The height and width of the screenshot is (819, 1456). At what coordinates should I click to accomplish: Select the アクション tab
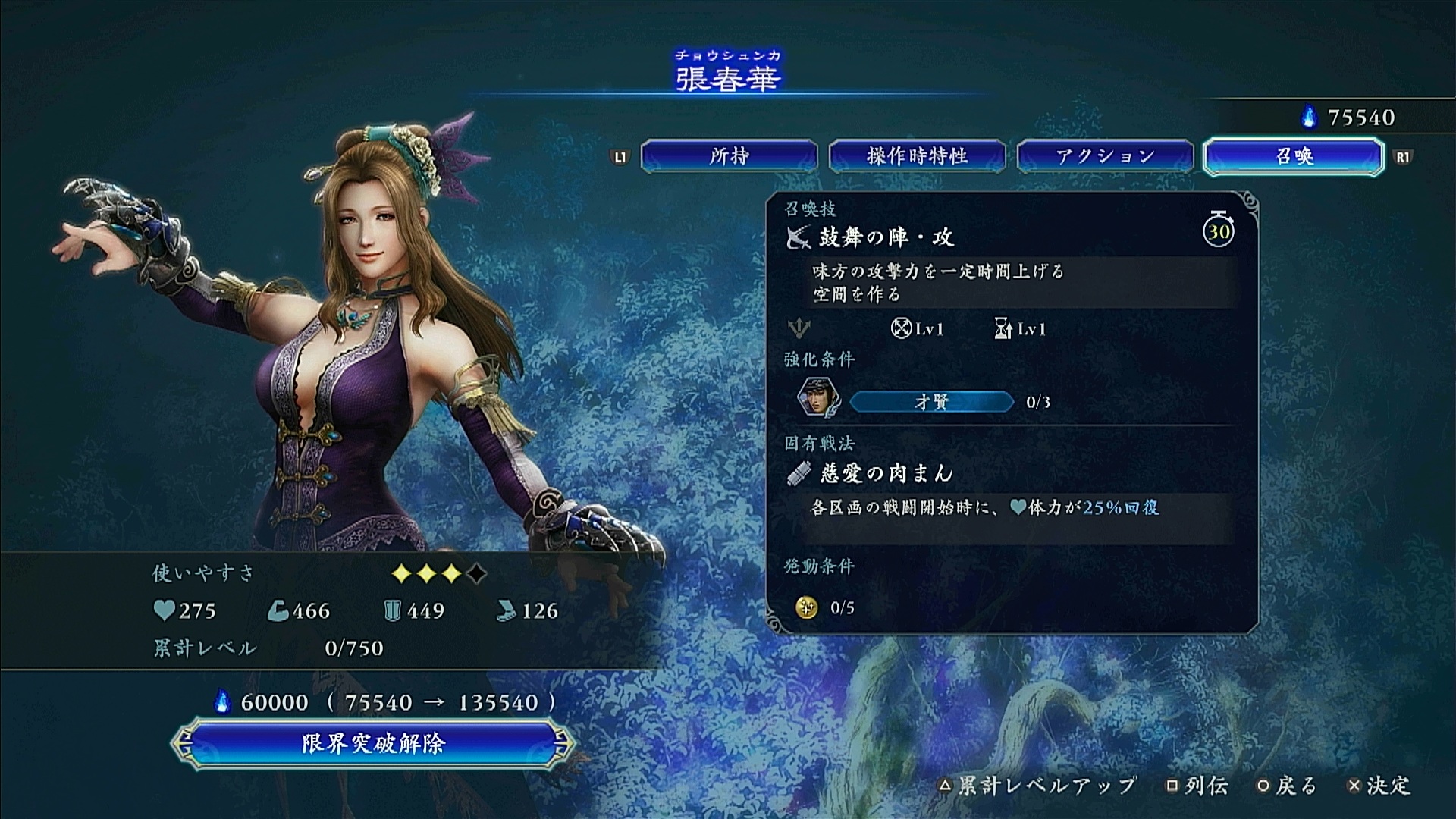click(x=1105, y=156)
